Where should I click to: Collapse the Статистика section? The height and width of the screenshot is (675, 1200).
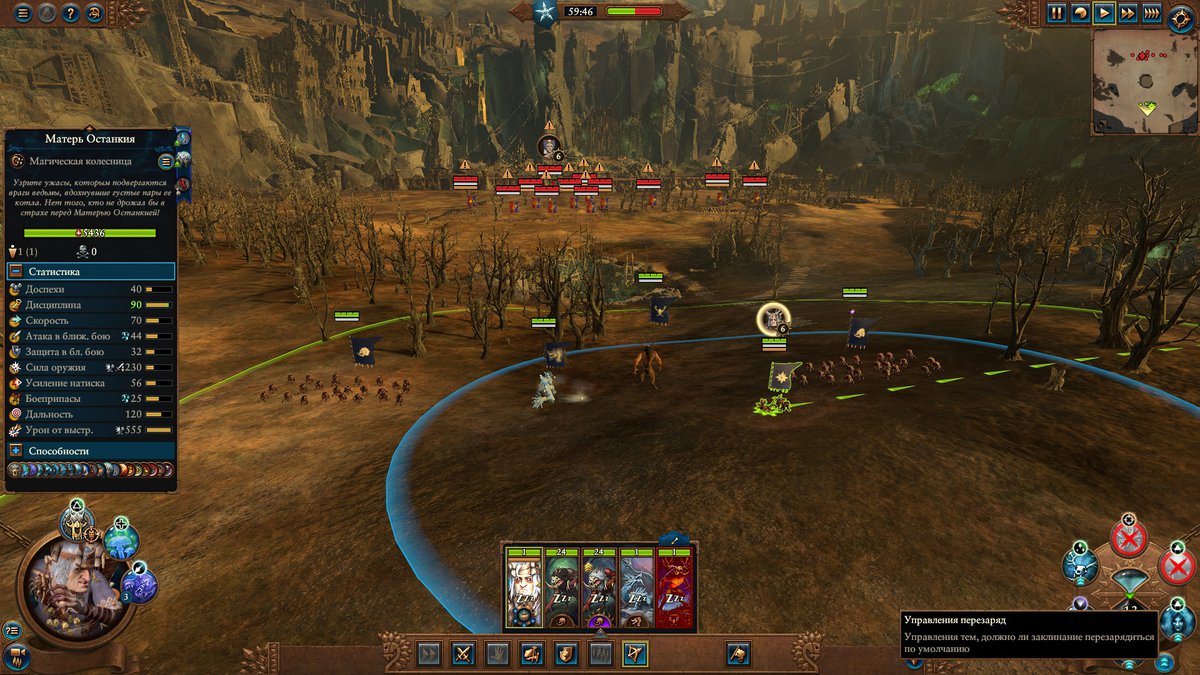coord(17,272)
